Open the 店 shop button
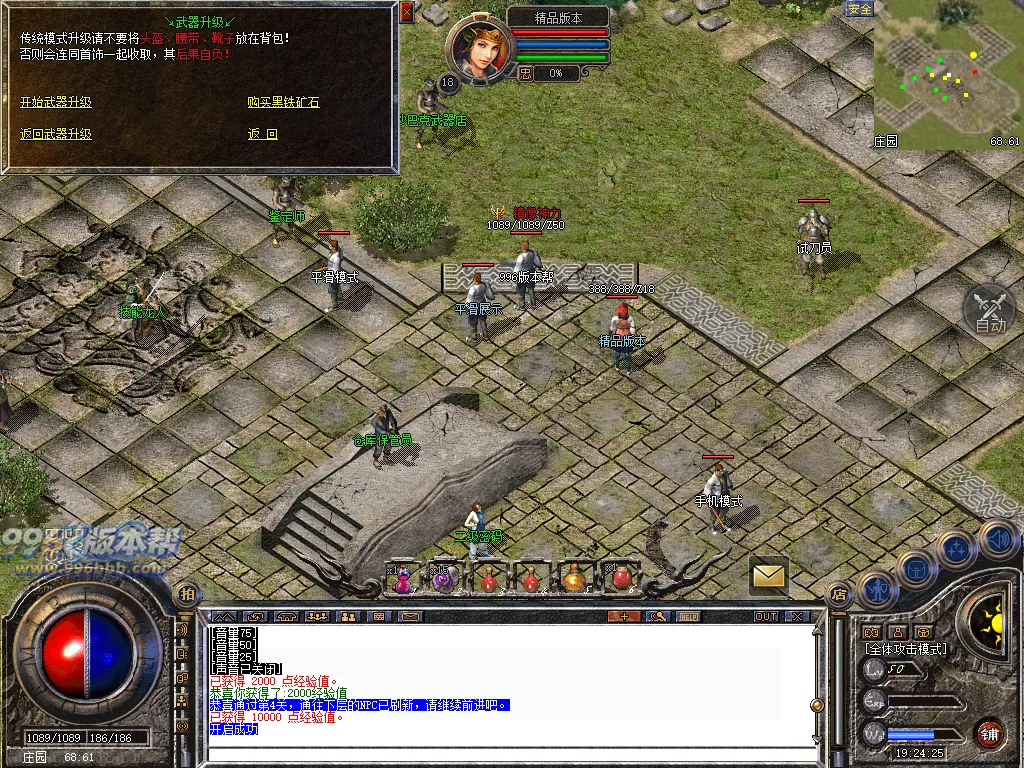Image resolution: width=1024 pixels, height=768 pixels. pyautogui.click(x=839, y=594)
